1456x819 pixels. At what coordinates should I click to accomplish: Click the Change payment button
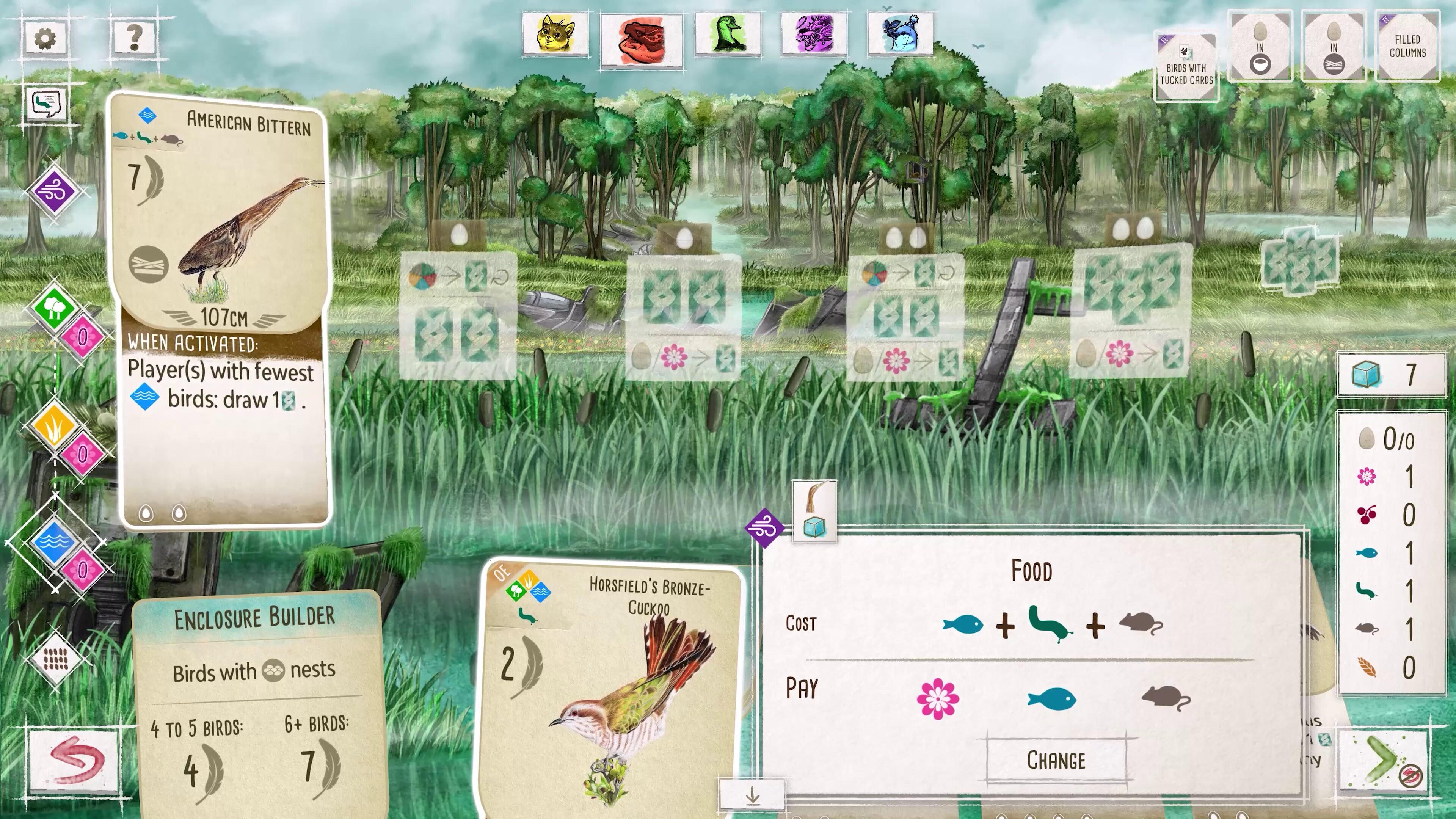tap(1056, 760)
